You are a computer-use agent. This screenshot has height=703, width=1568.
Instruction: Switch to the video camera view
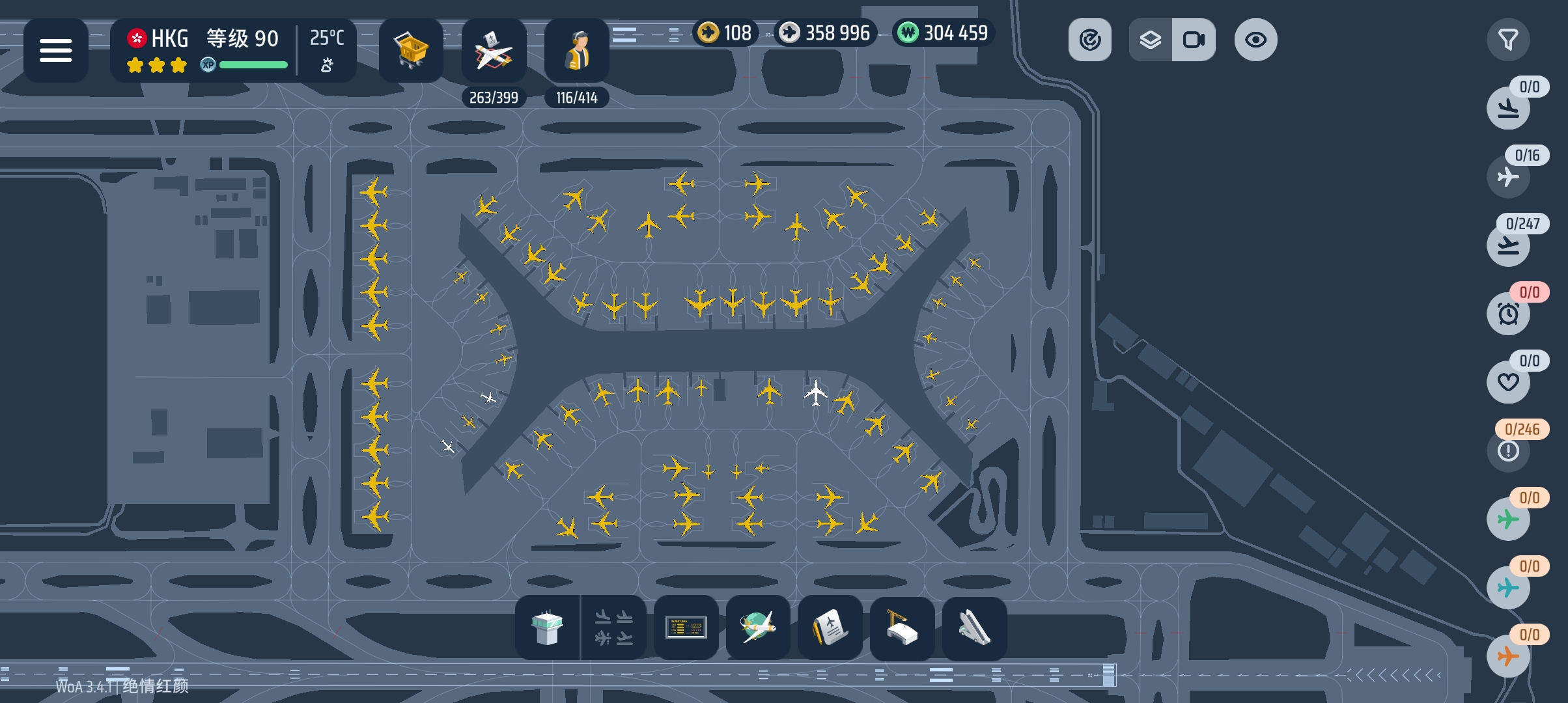tap(1194, 40)
